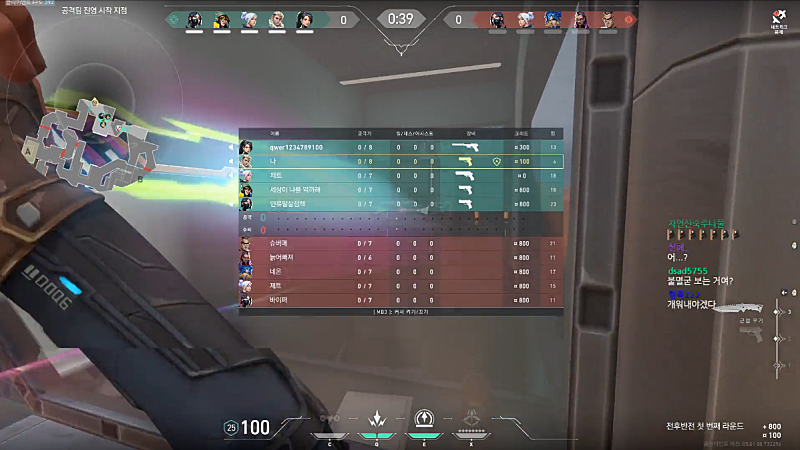Select the melee knife in weapon list
Viewport: 800px width, 450px height.
click(742, 309)
